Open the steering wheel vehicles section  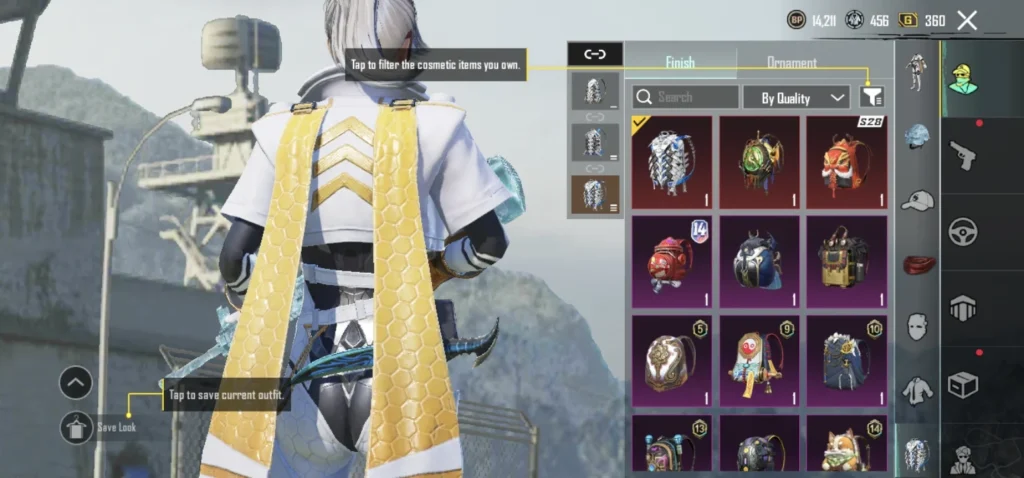tap(962, 229)
